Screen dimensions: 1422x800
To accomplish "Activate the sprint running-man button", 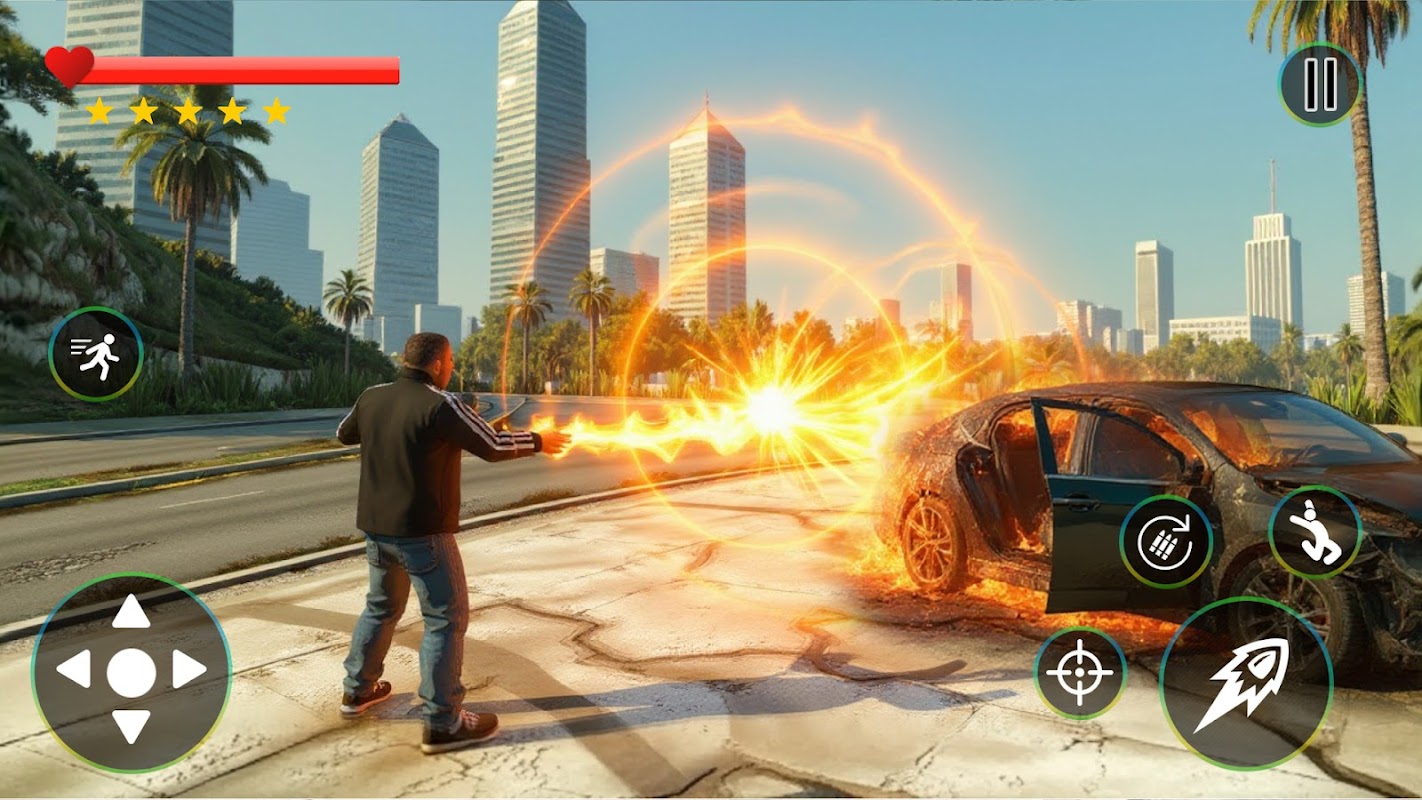I will (96, 354).
